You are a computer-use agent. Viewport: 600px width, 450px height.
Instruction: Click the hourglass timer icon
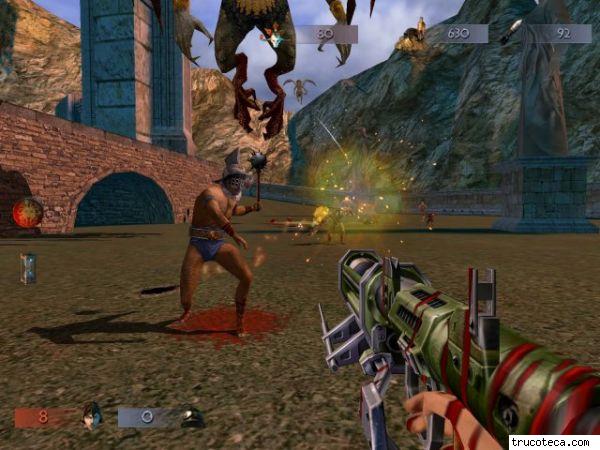click(28, 268)
